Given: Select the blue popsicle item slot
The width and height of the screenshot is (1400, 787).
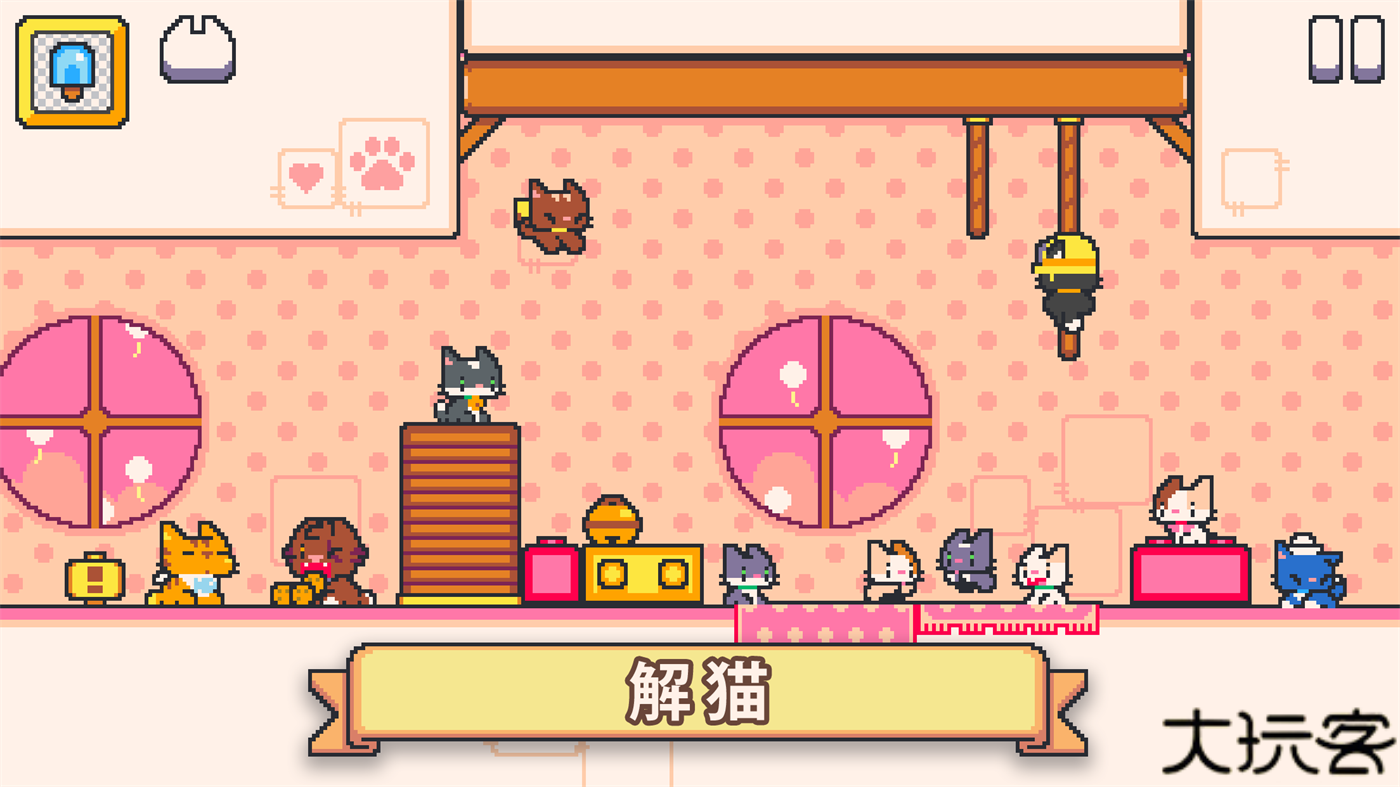Looking at the screenshot, I should click(x=70, y=70).
